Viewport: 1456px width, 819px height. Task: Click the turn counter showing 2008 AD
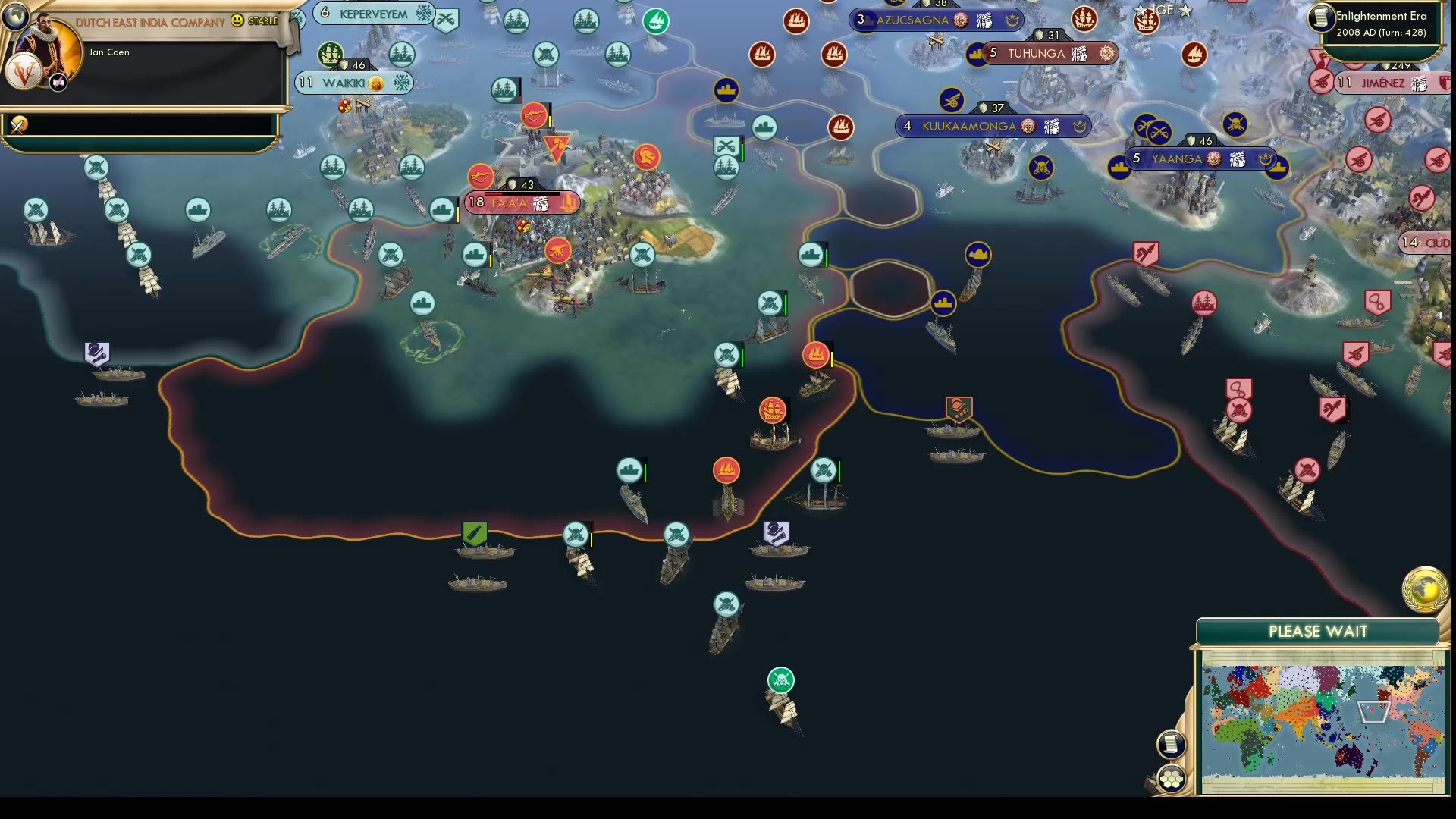[x=1380, y=34]
